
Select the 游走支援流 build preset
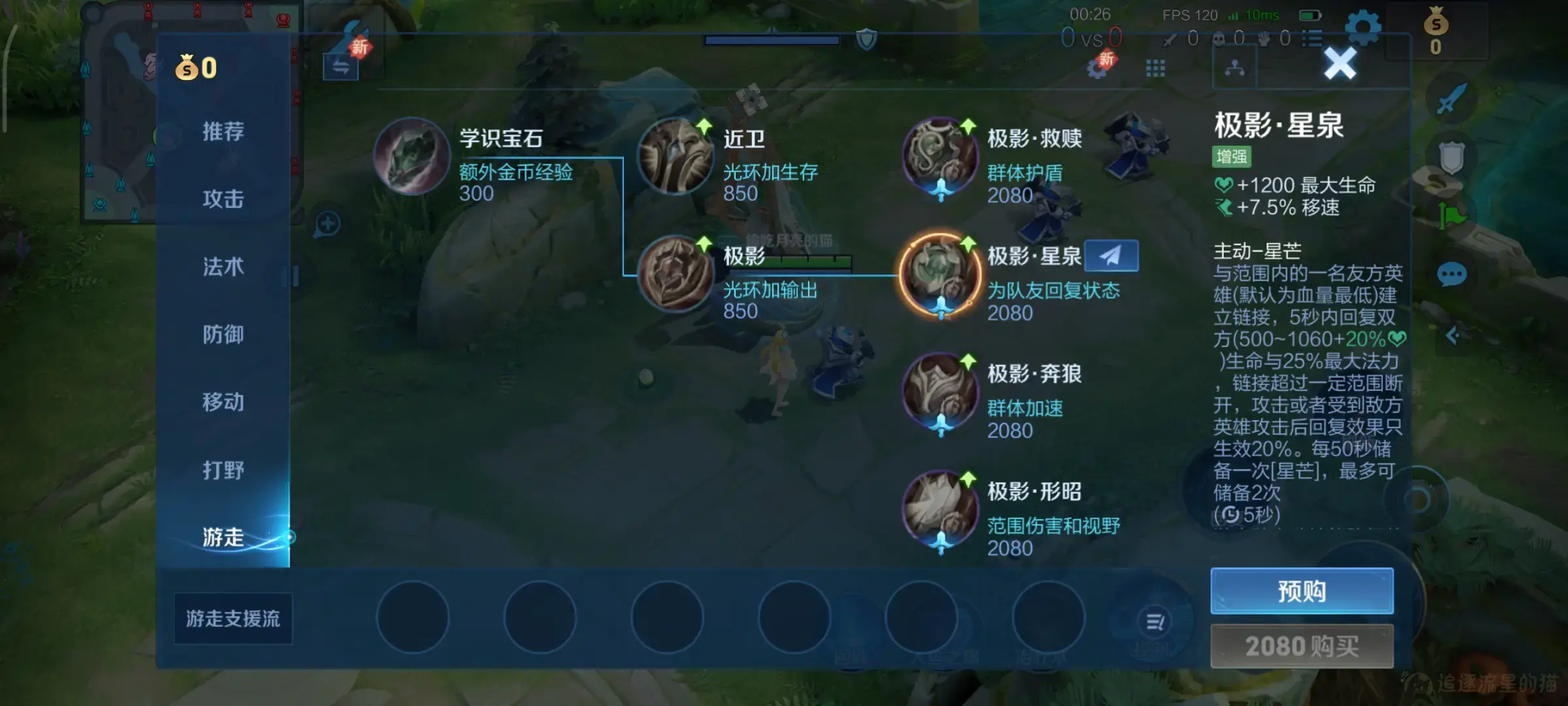click(x=233, y=616)
